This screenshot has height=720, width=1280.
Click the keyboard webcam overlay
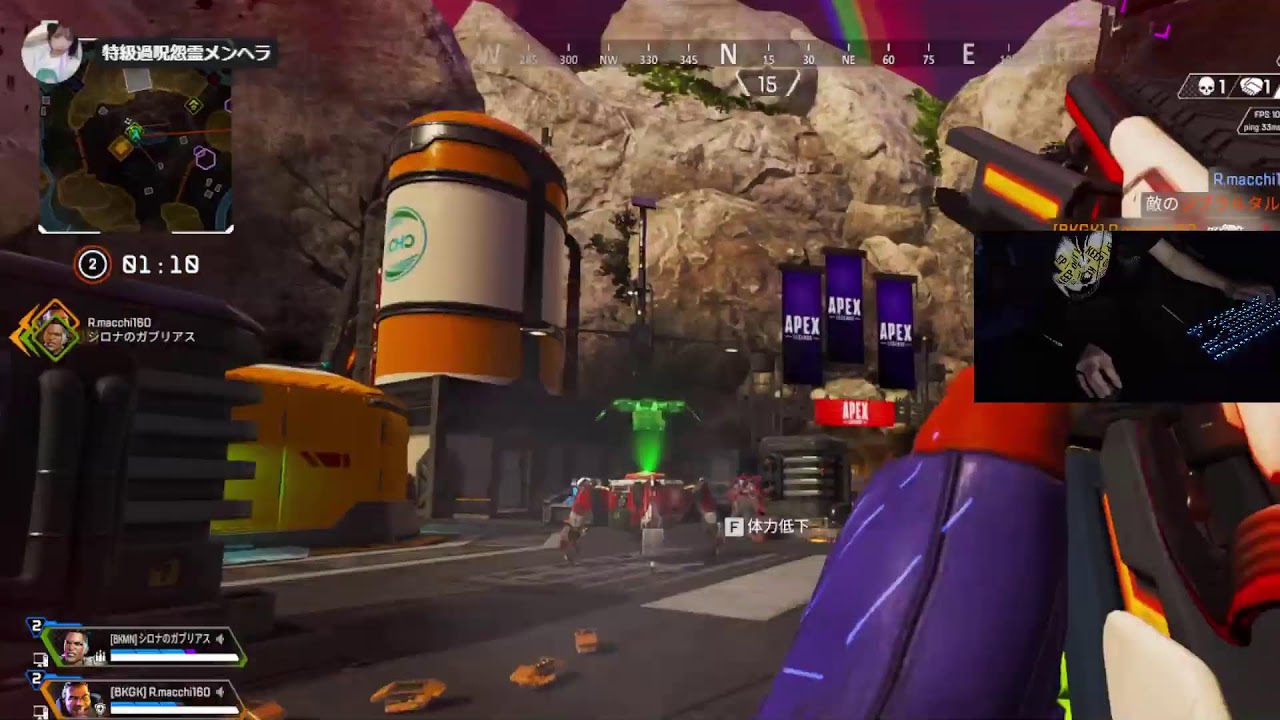coord(1126,316)
